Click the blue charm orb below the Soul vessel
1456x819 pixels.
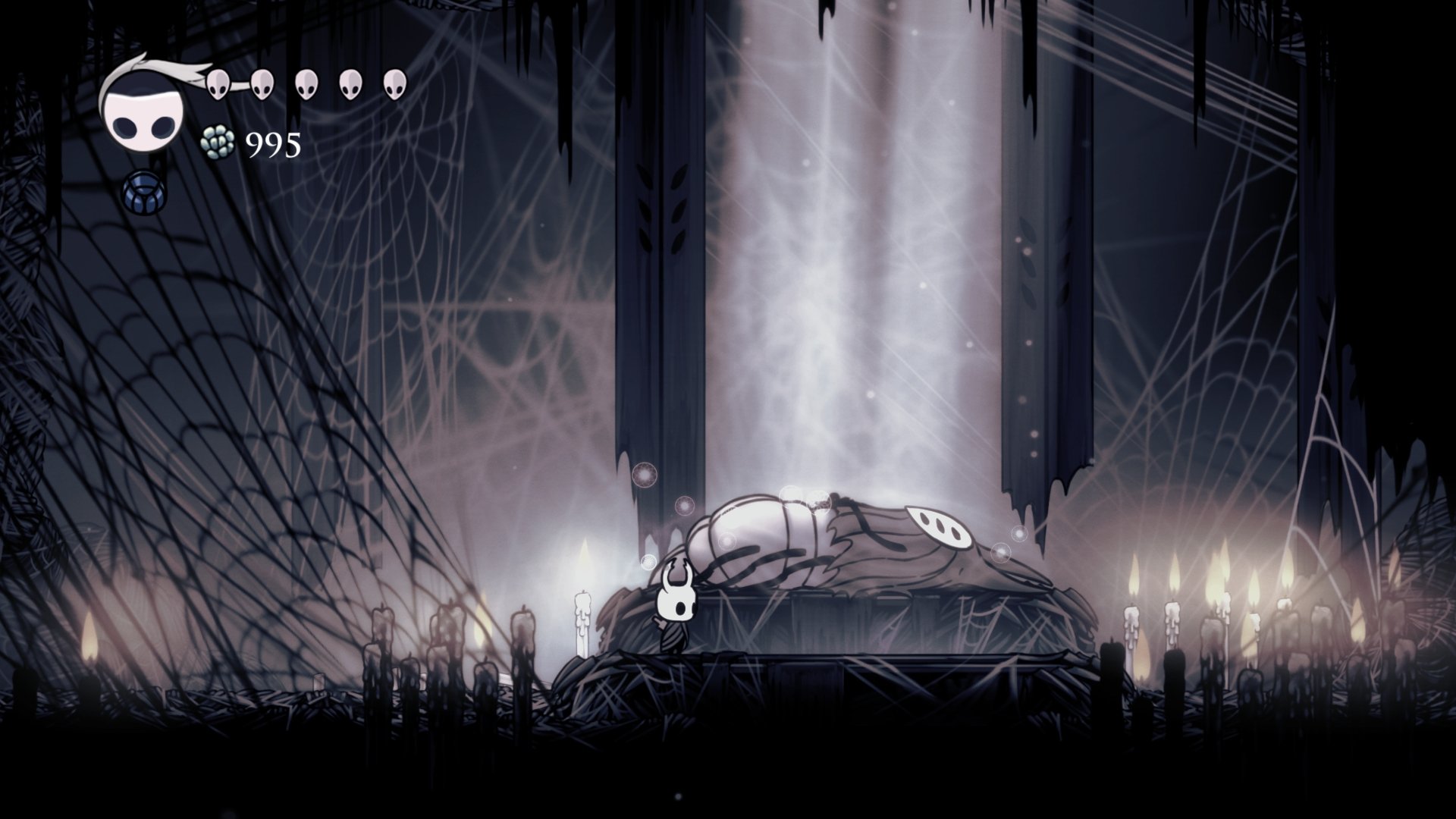point(143,192)
